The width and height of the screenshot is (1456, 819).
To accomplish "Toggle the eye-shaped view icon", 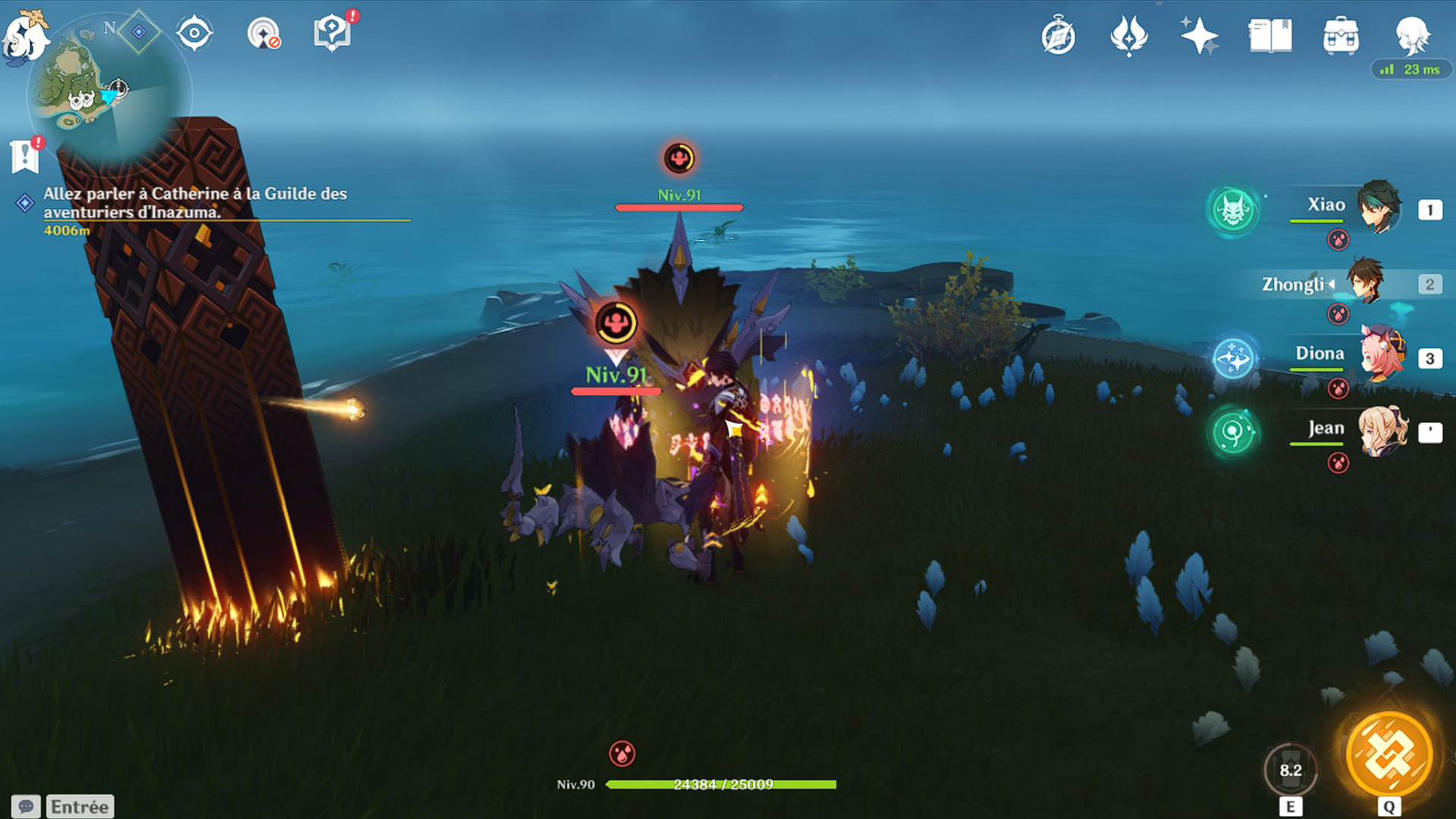I will [x=194, y=34].
